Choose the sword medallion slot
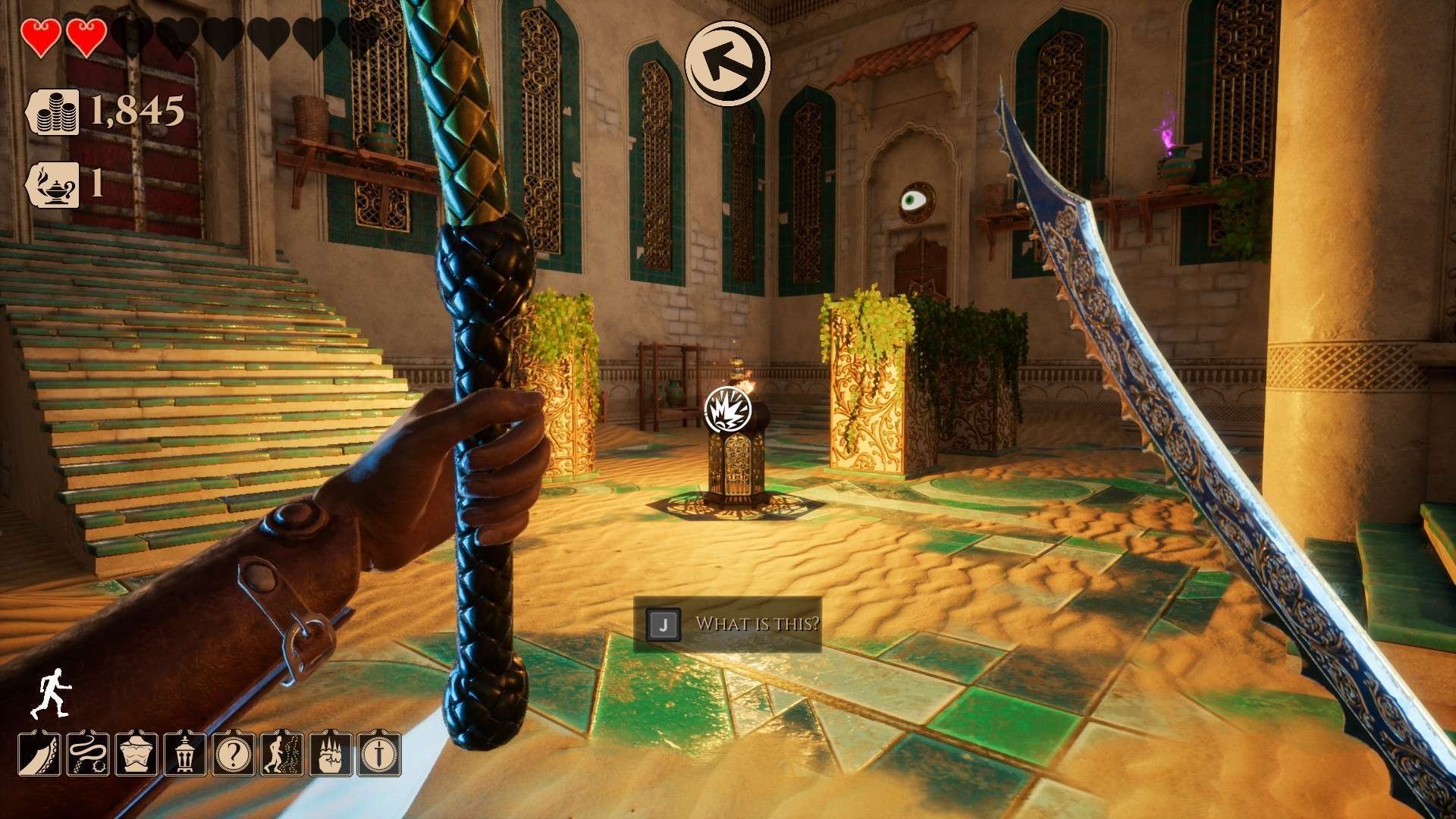This screenshot has height=819, width=1456. click(379, 753)
